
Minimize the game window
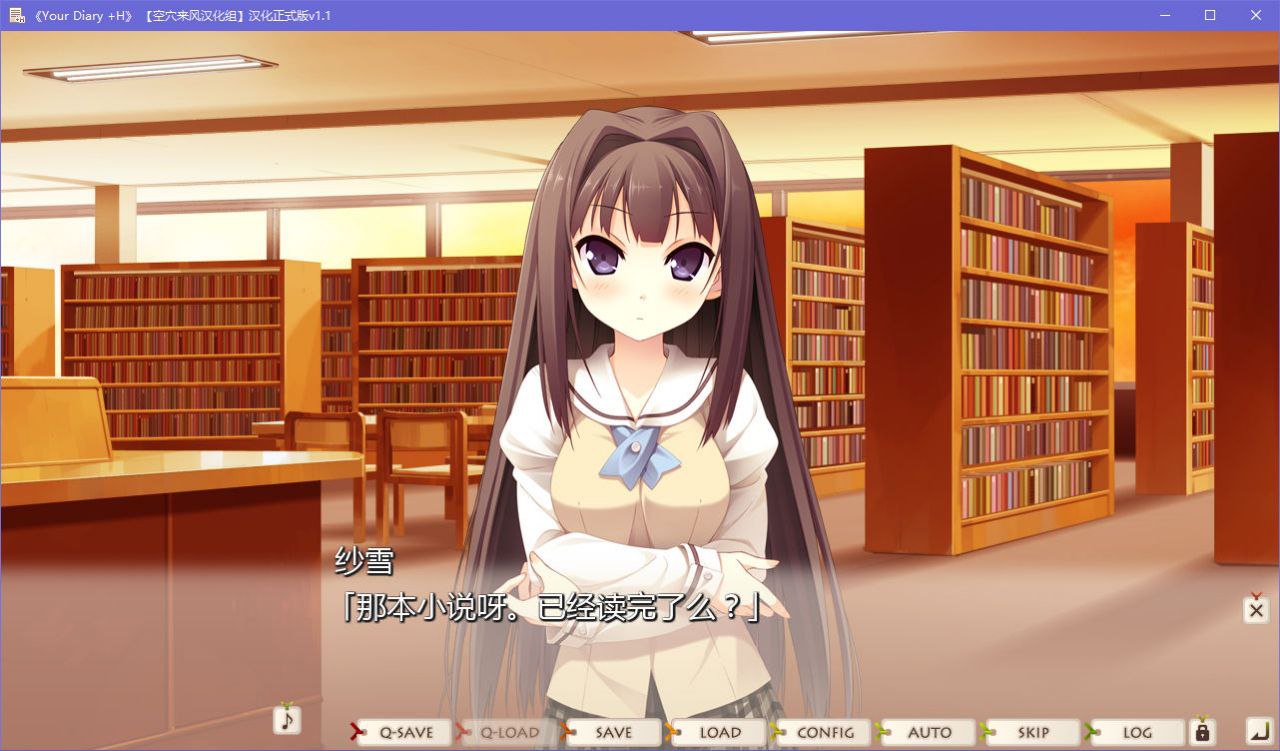1164,15
